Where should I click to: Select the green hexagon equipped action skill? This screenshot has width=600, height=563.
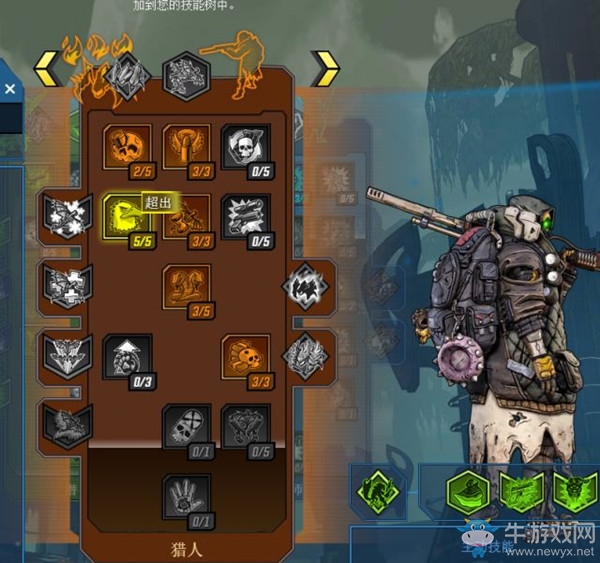[469, 491]
